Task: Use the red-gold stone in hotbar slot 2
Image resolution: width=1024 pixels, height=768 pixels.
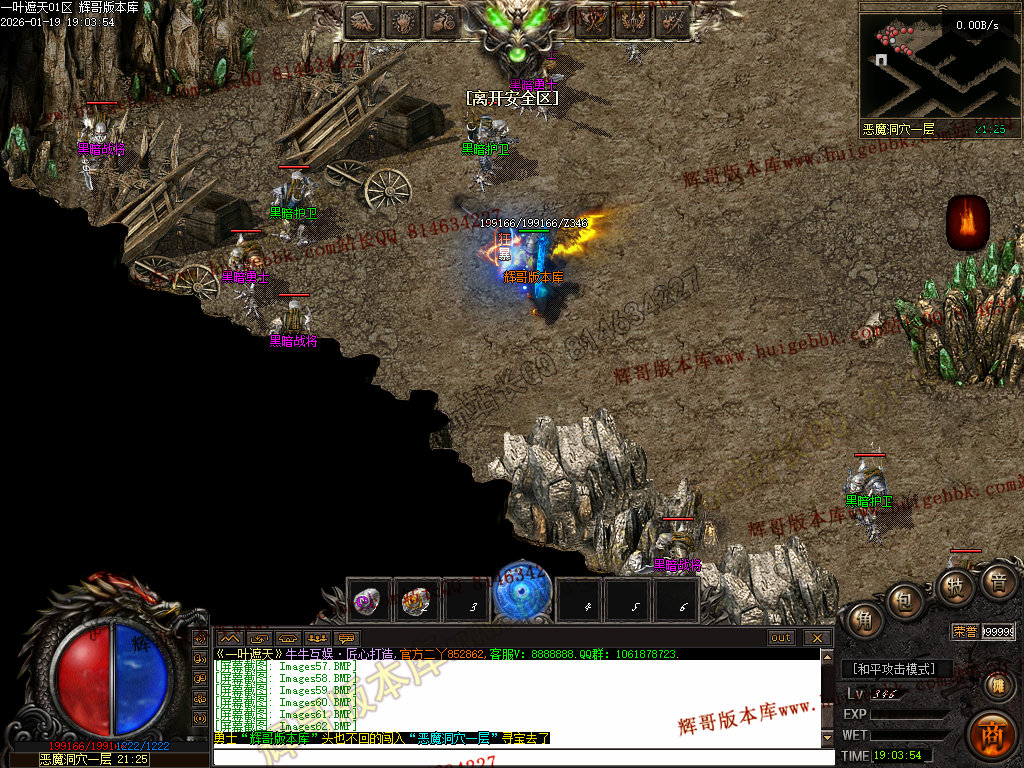Action: coord(416,601)
